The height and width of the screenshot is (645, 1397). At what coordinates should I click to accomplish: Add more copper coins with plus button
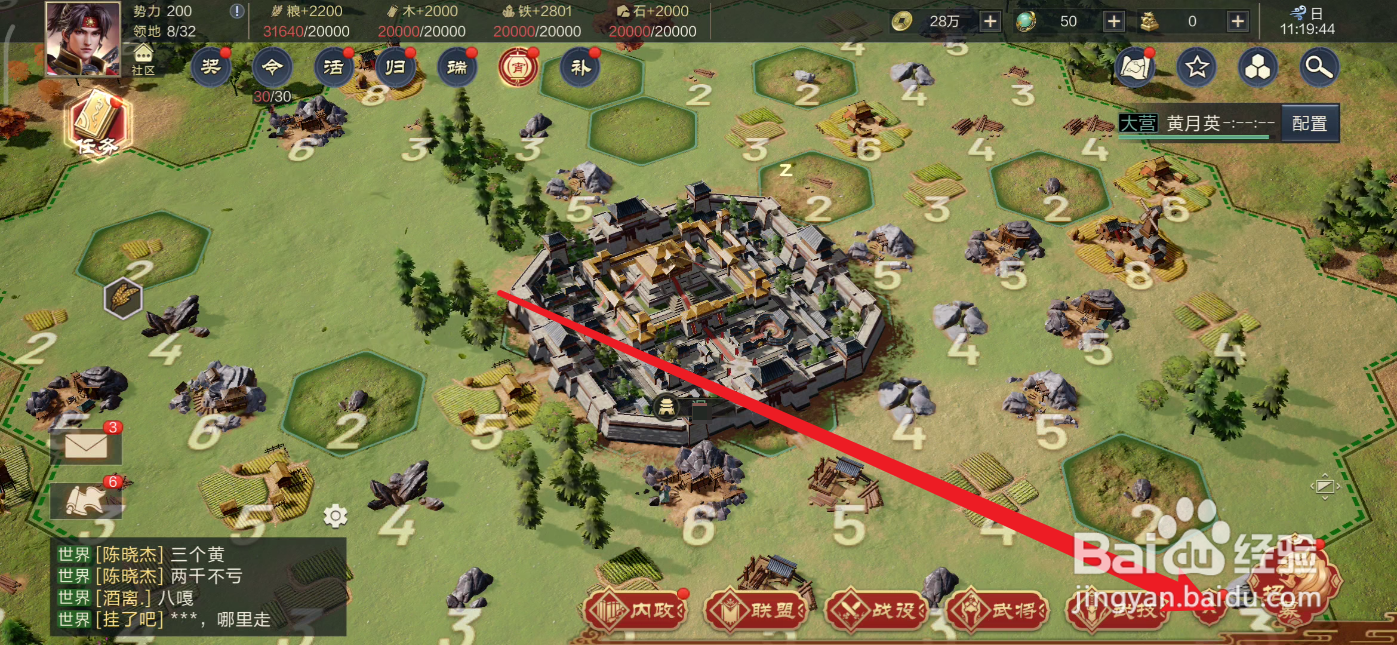989,21
